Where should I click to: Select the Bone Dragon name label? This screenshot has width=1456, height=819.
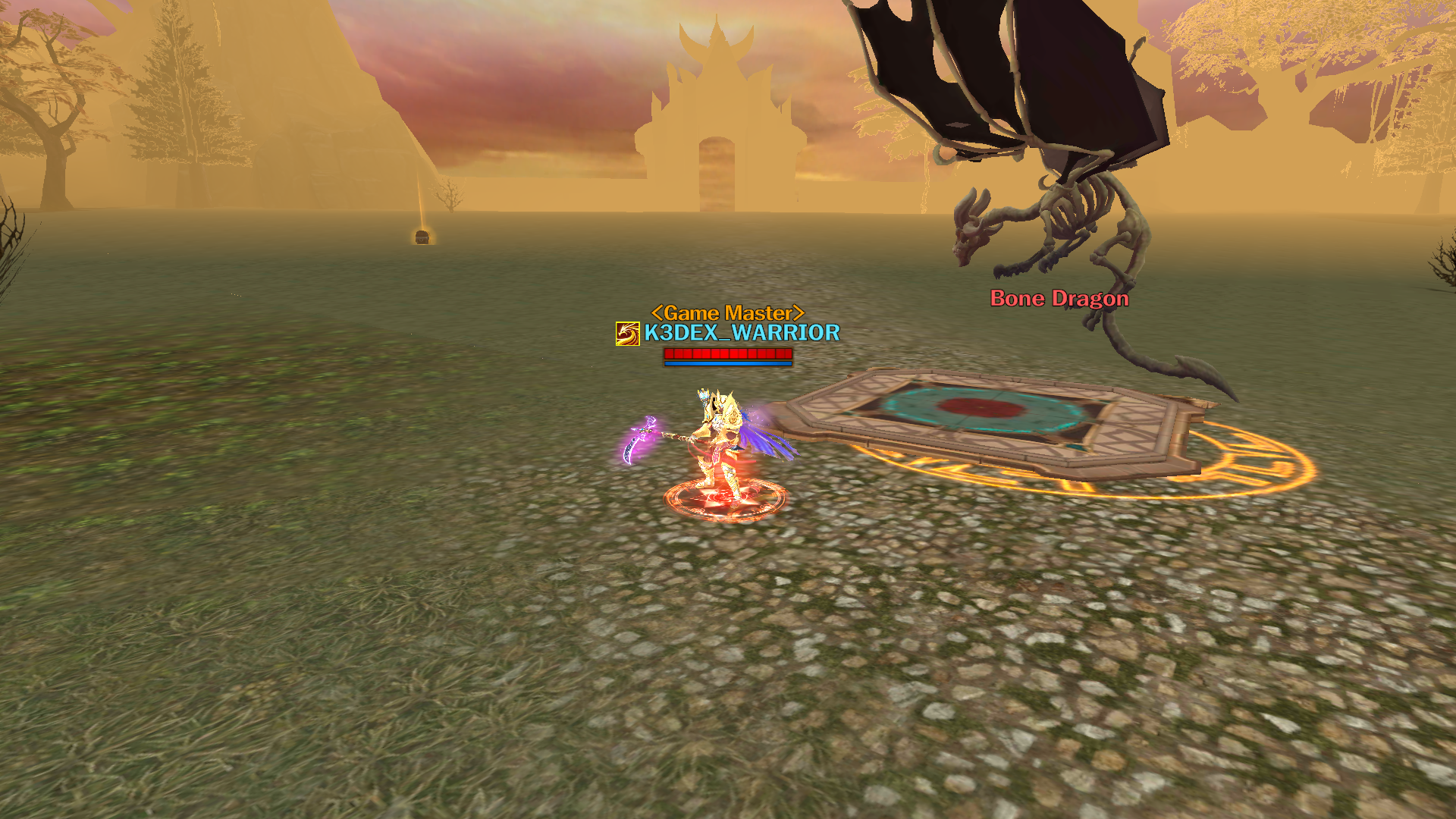(x=1059, y=299)
